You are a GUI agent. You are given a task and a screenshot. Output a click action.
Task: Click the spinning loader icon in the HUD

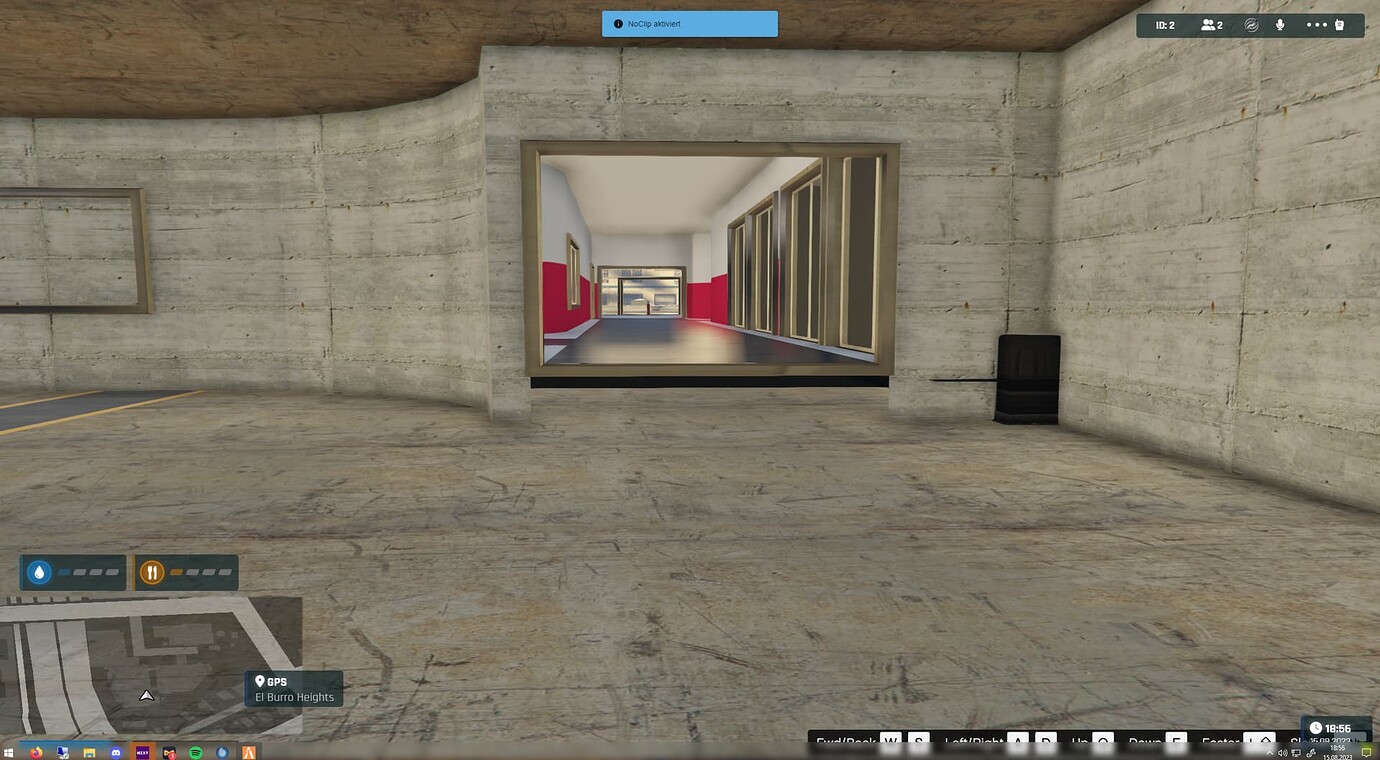coord(1251,24)
